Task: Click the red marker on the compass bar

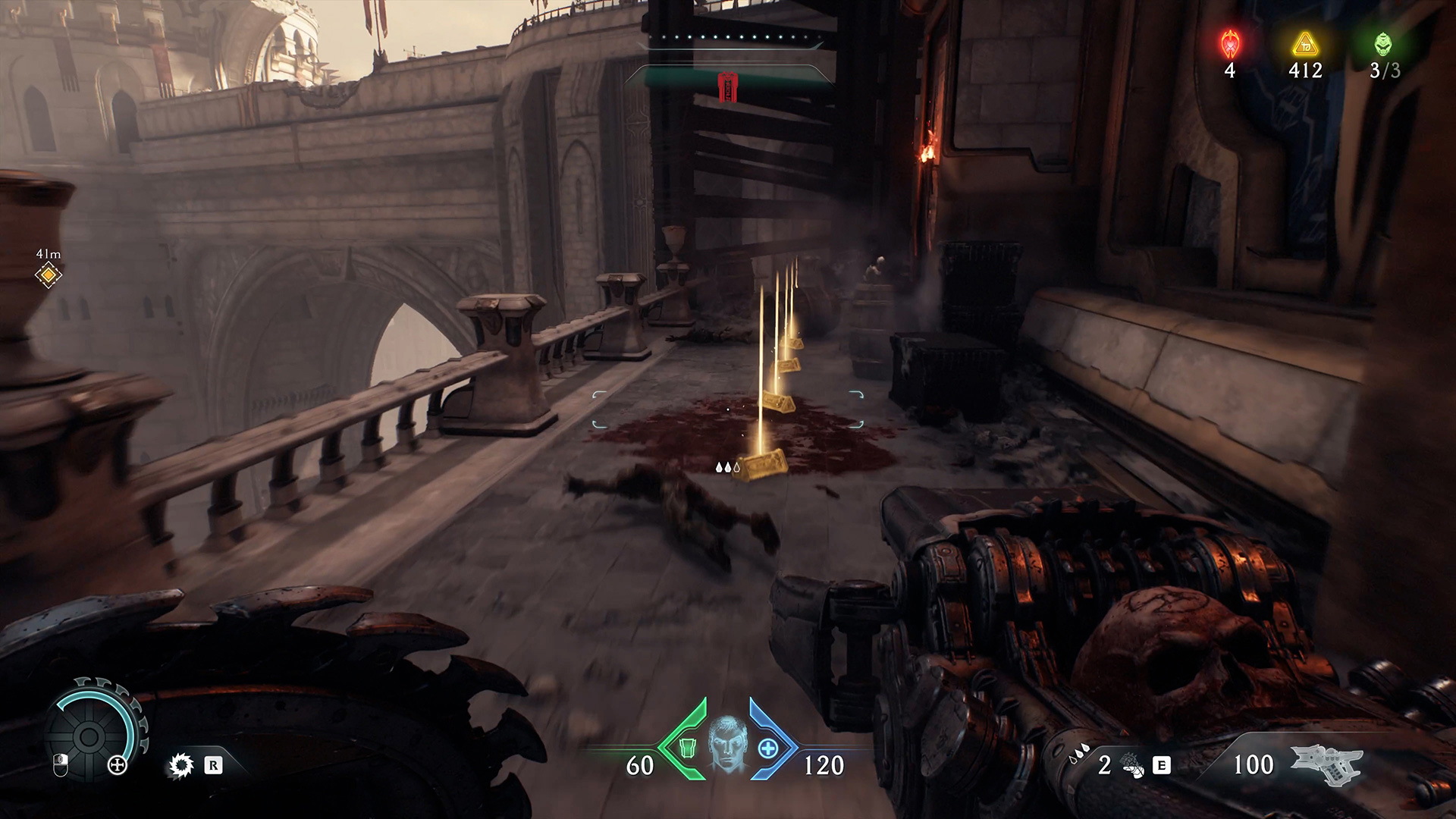Action: (728, 86)
